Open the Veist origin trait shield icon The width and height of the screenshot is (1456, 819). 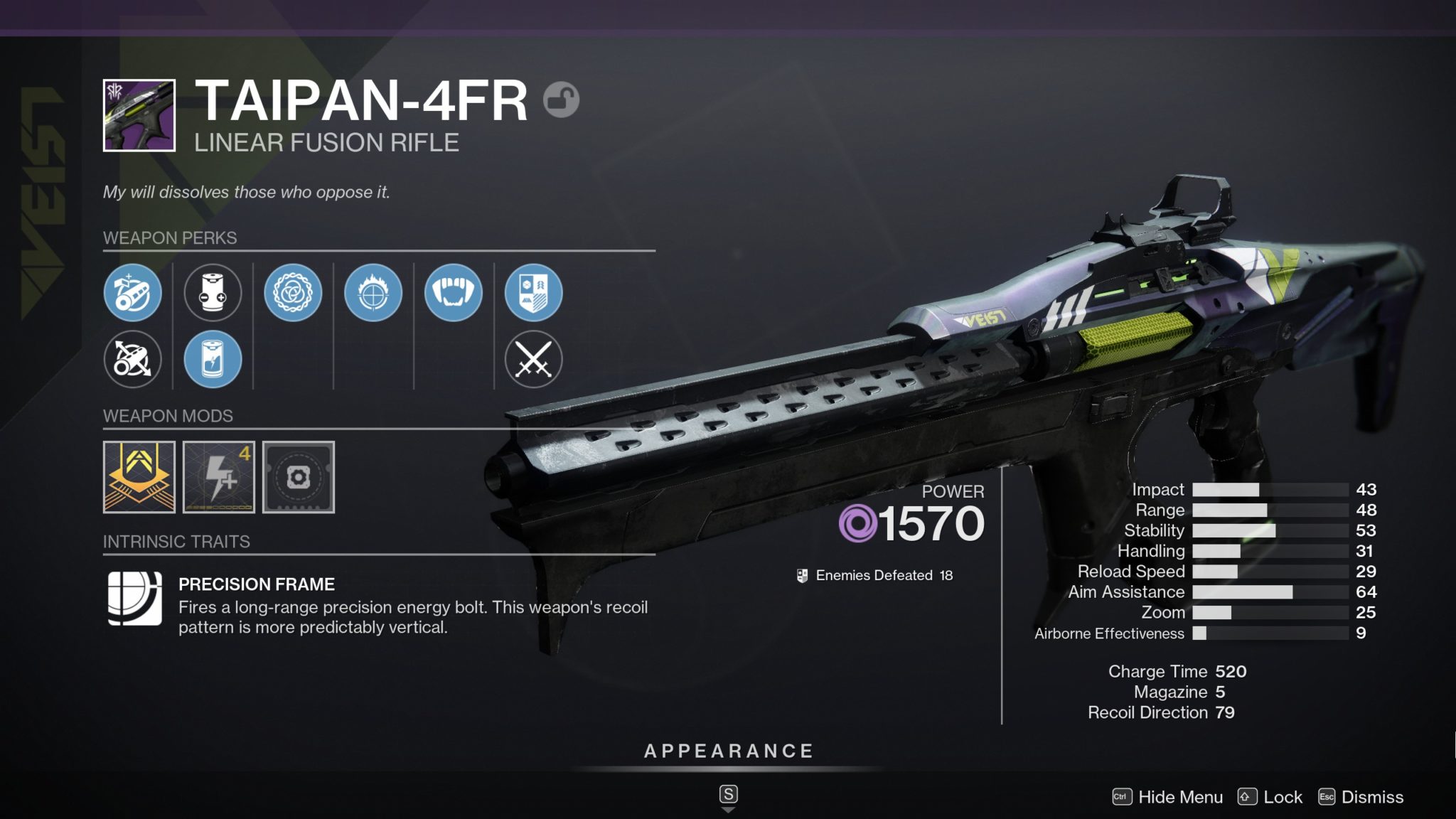(x=535, y=294)
